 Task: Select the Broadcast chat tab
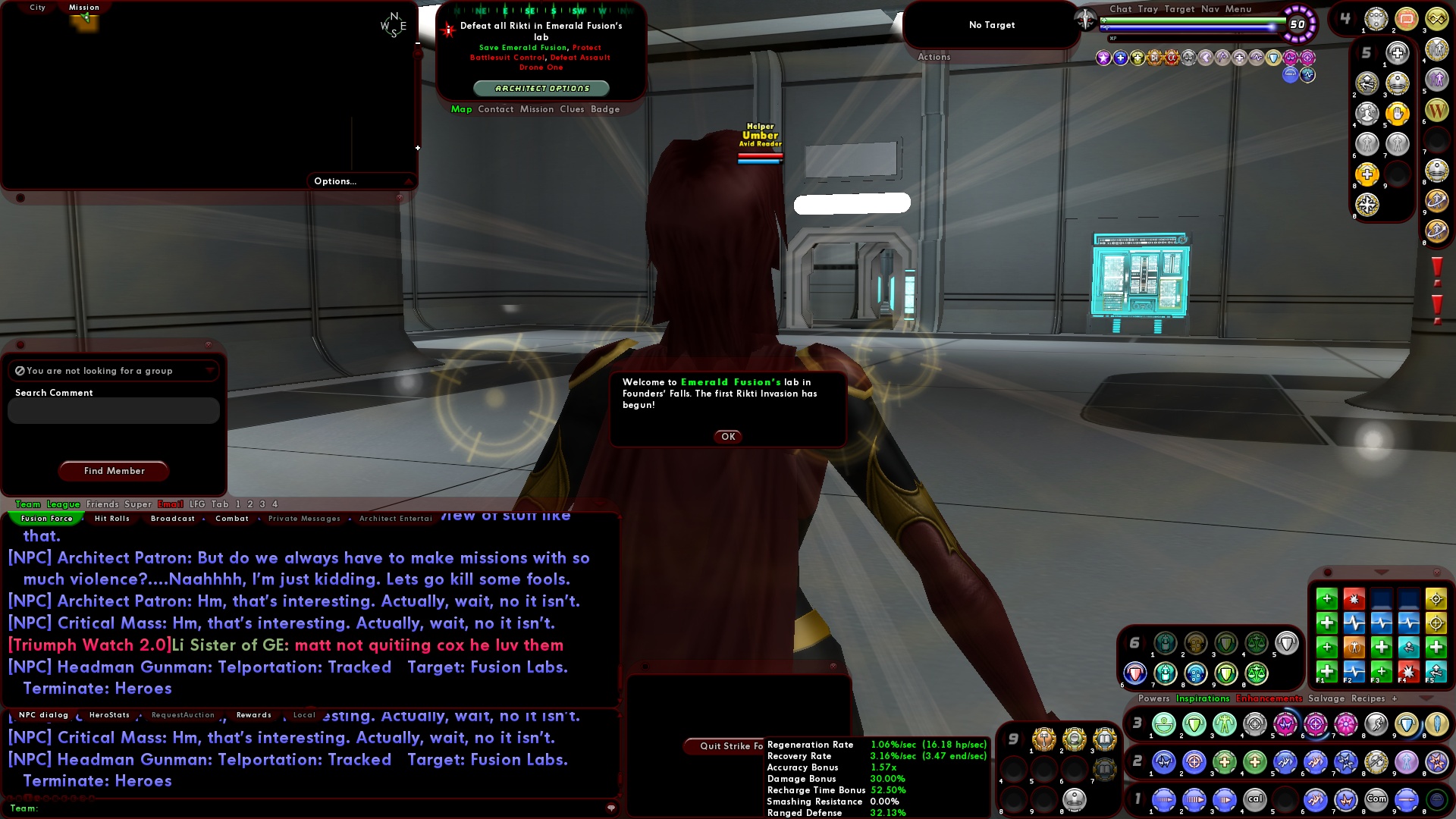(172, 518)
